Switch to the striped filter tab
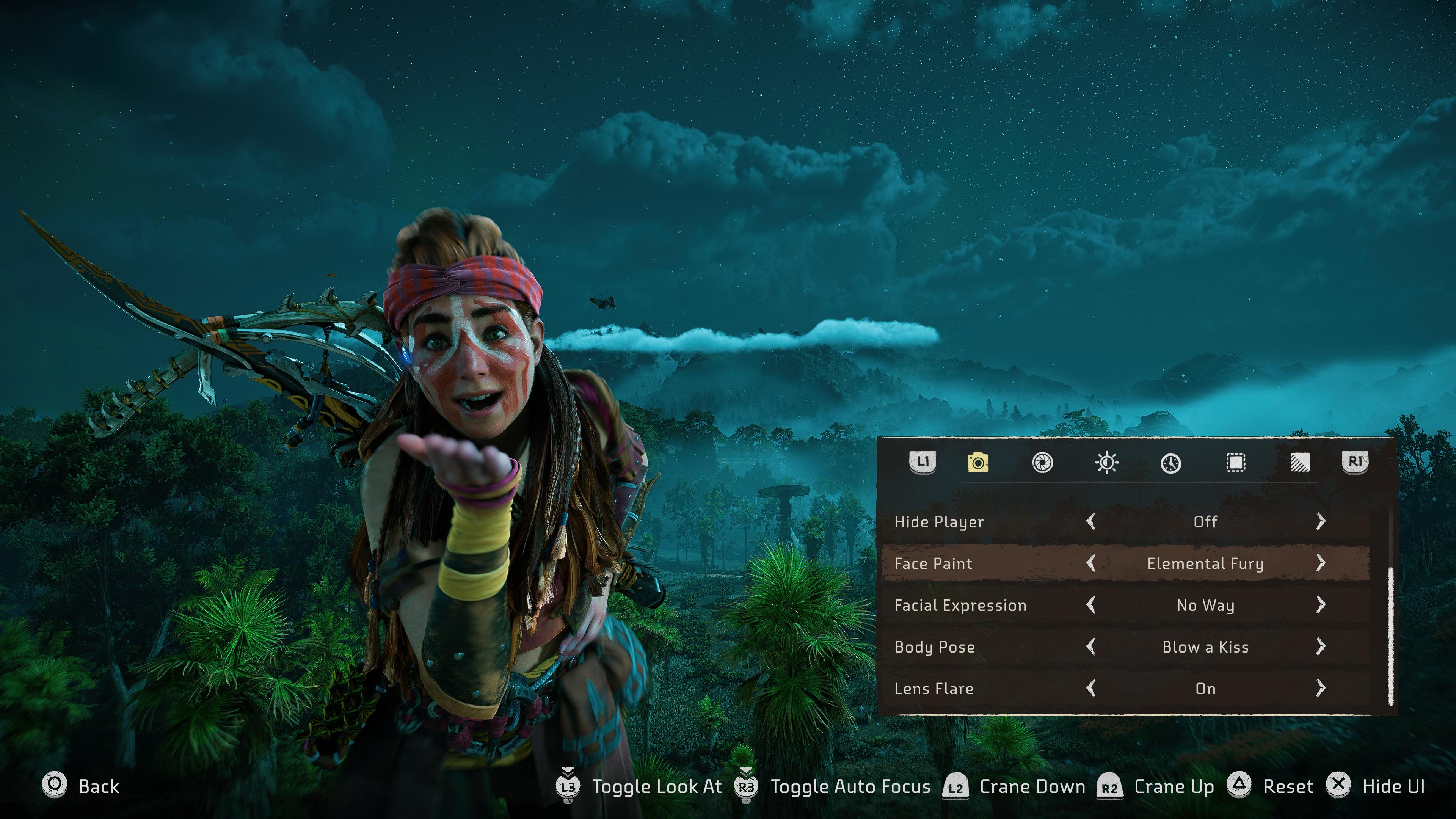Viewport: 1456px width, 819px height. tap(1300, 462)
